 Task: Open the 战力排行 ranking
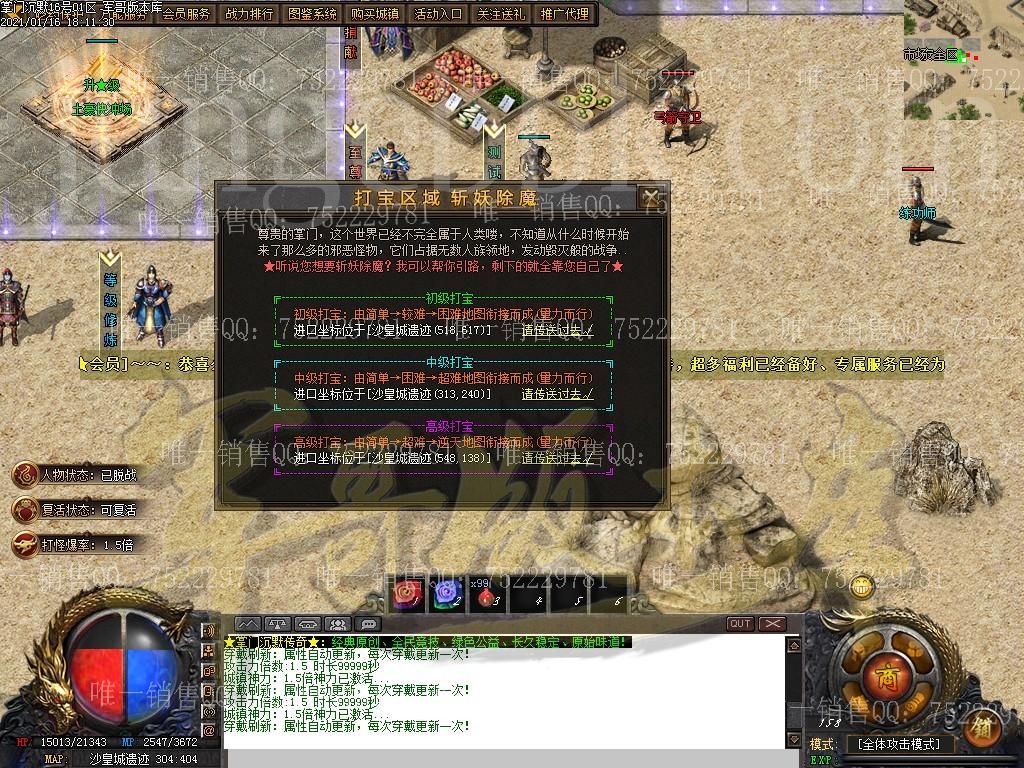tap(250, 14)
